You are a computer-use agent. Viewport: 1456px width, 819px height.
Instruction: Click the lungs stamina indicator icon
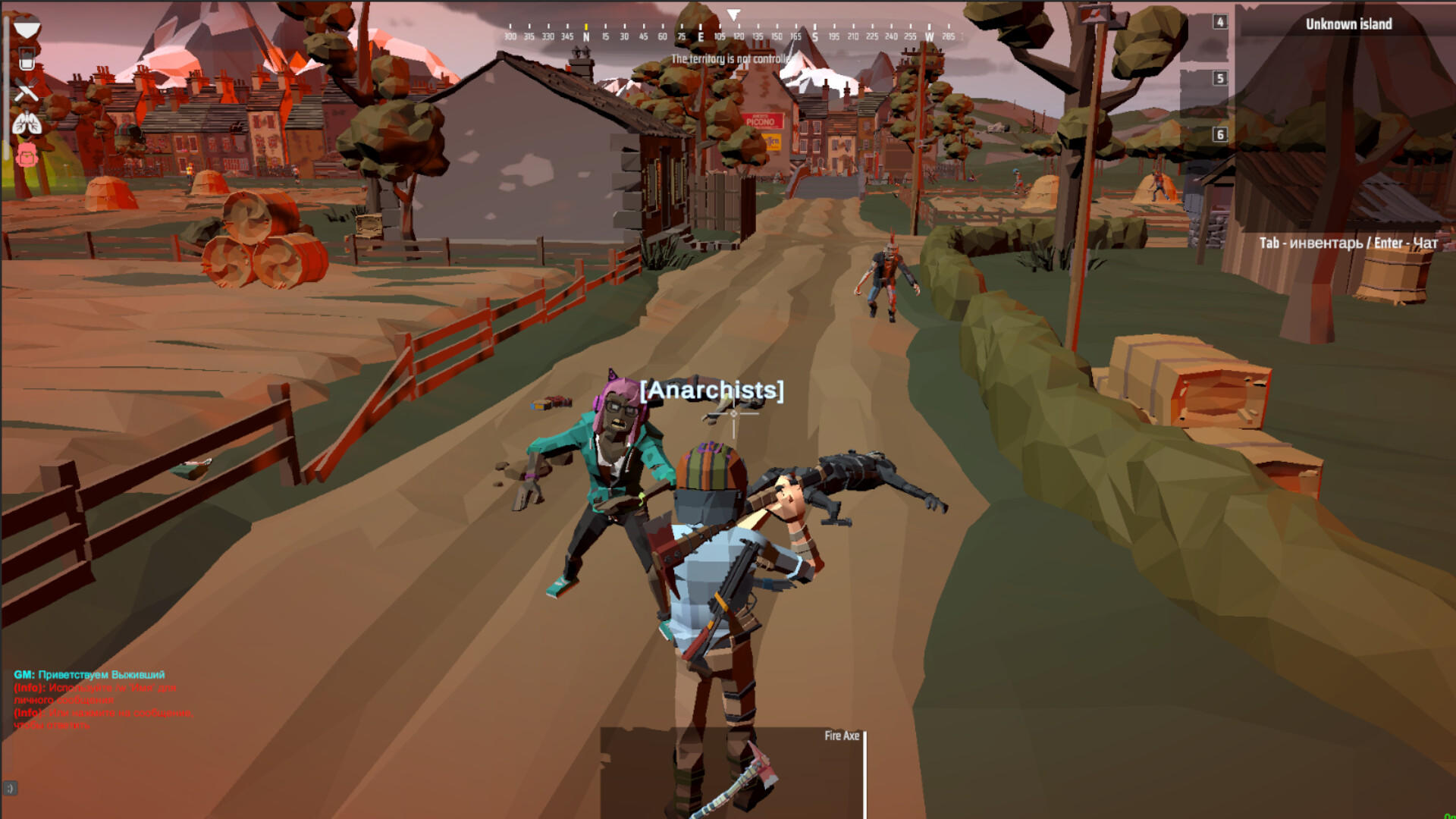(27, 122)
